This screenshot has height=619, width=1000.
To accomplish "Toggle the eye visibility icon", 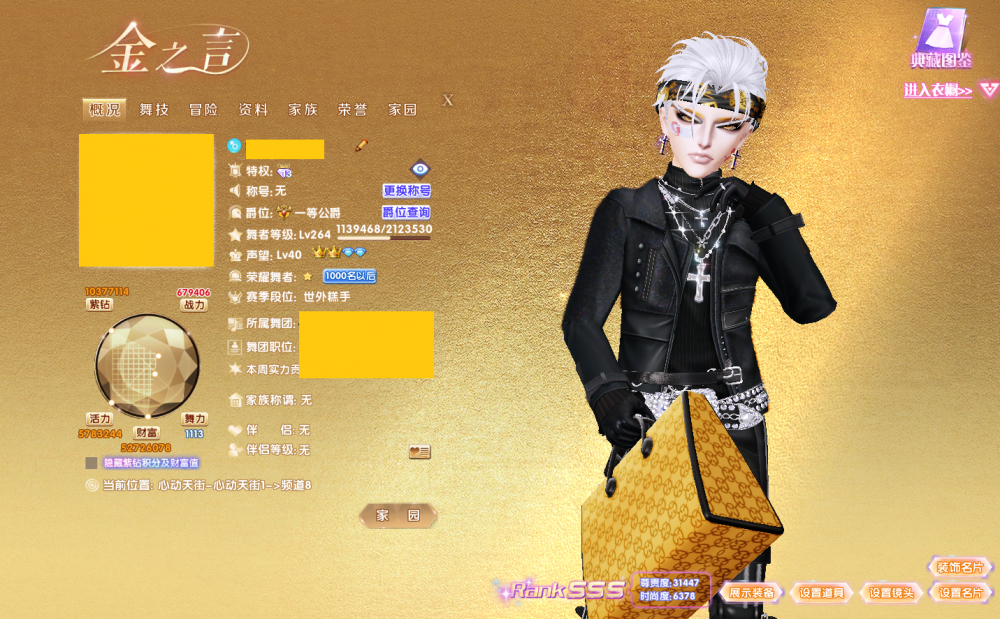I will [420, 169].
